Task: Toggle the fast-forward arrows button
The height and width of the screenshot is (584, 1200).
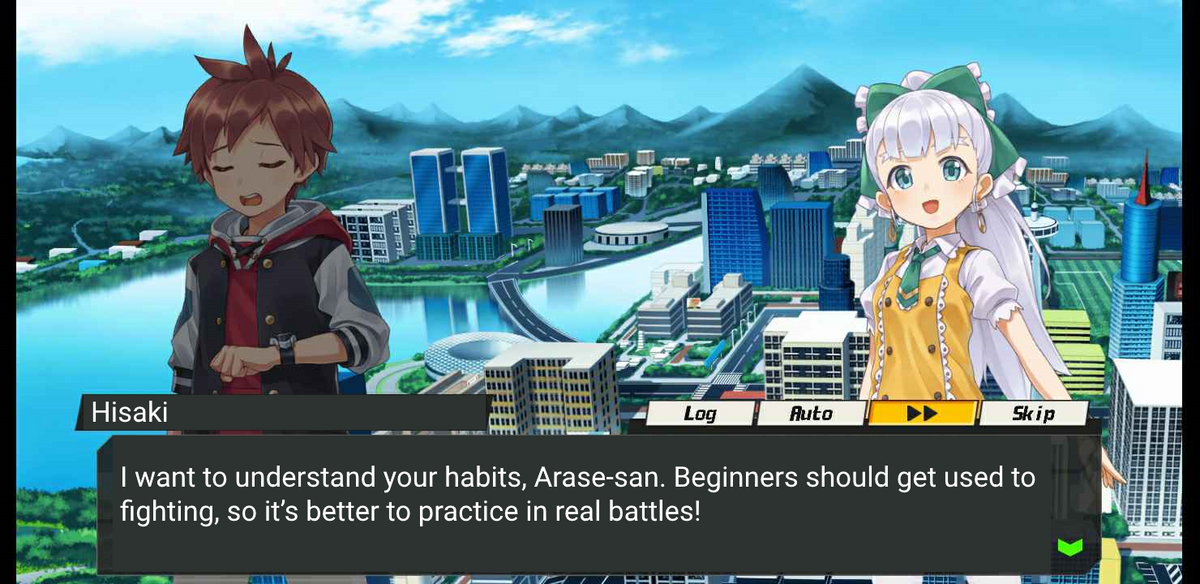Action: pos(921,413)
